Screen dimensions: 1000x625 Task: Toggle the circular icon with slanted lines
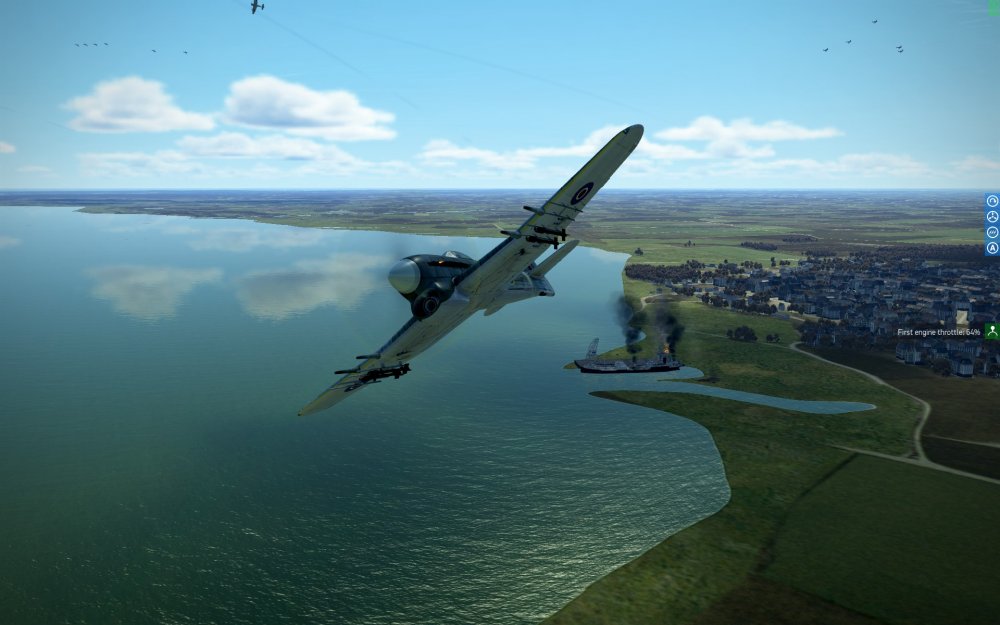tap(992, 231)
